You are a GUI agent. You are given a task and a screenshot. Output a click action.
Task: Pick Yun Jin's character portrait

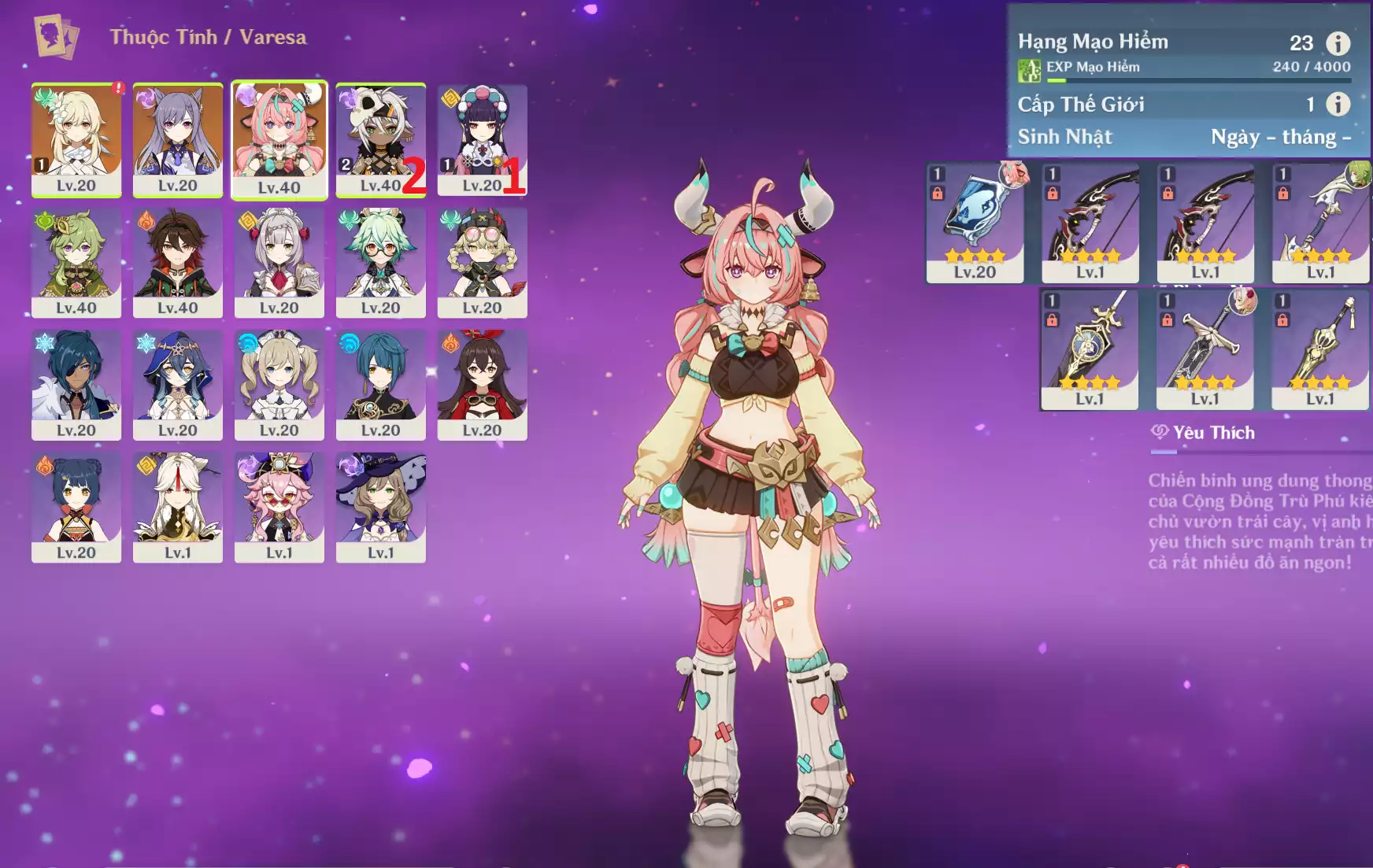click(x=482, y=139)
